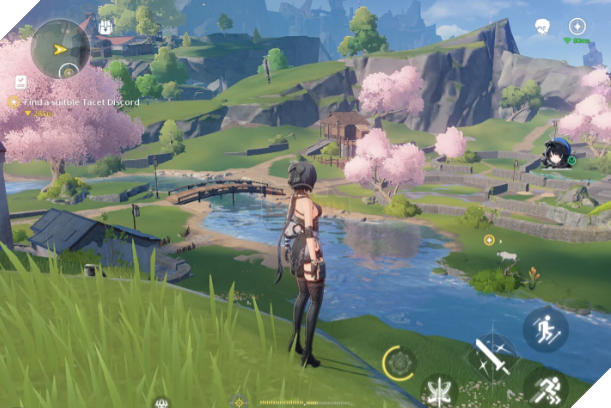
Task: Open the white character head icon
Action: pyautogui.click(x=543, y=26)
